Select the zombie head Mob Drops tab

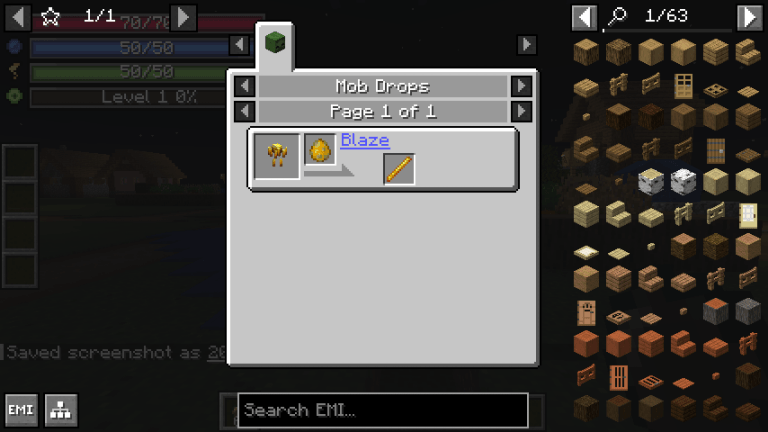pyautogui.click(x=274, y=44)
